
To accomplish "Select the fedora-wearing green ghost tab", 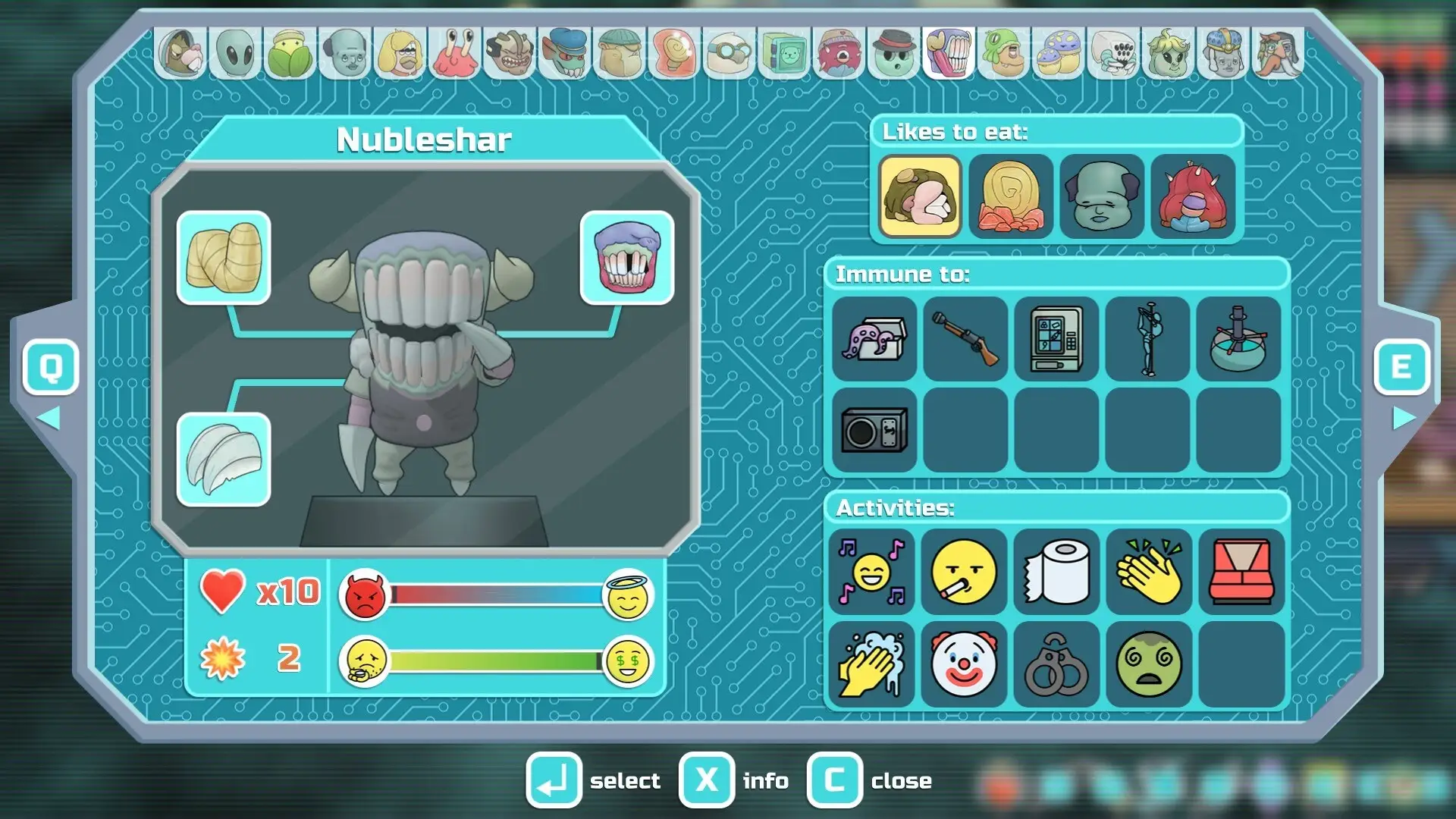I will click(x=894, y=53).
